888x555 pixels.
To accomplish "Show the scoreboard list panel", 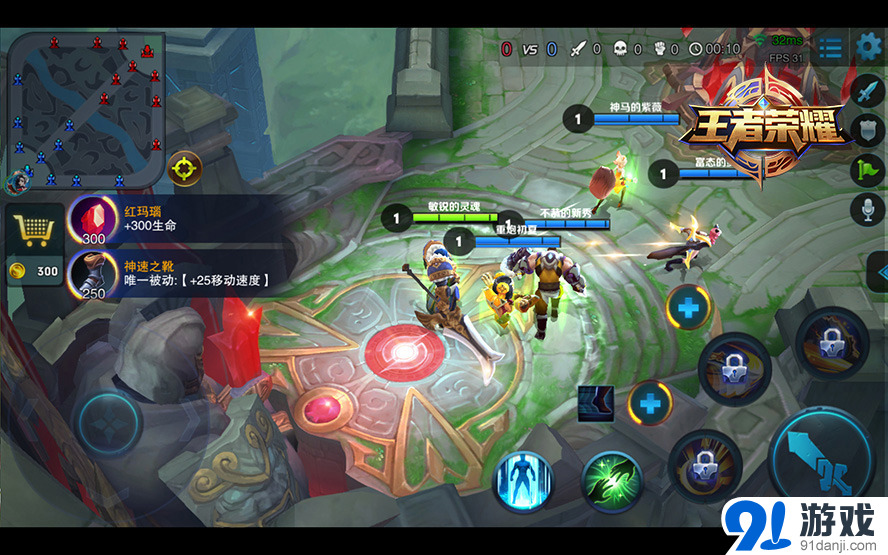I will 829,48.
